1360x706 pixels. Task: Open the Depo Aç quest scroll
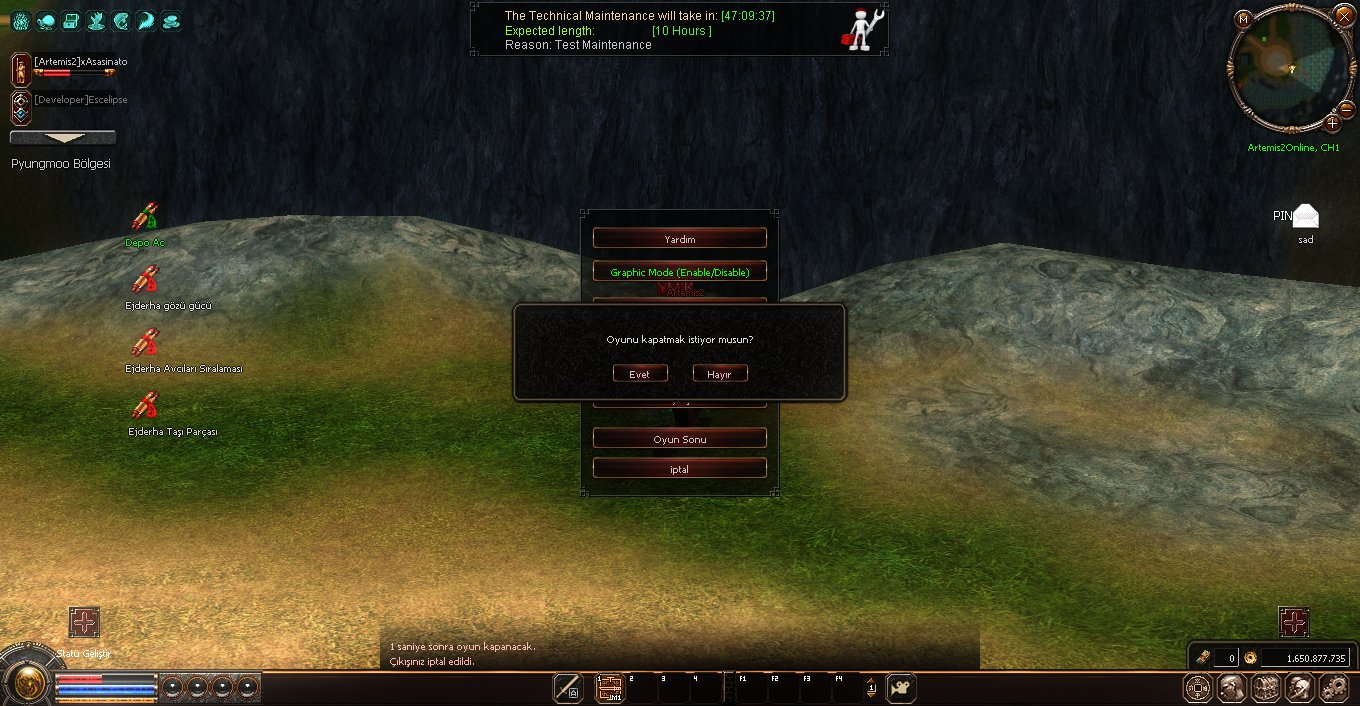(x=146, y=217)
